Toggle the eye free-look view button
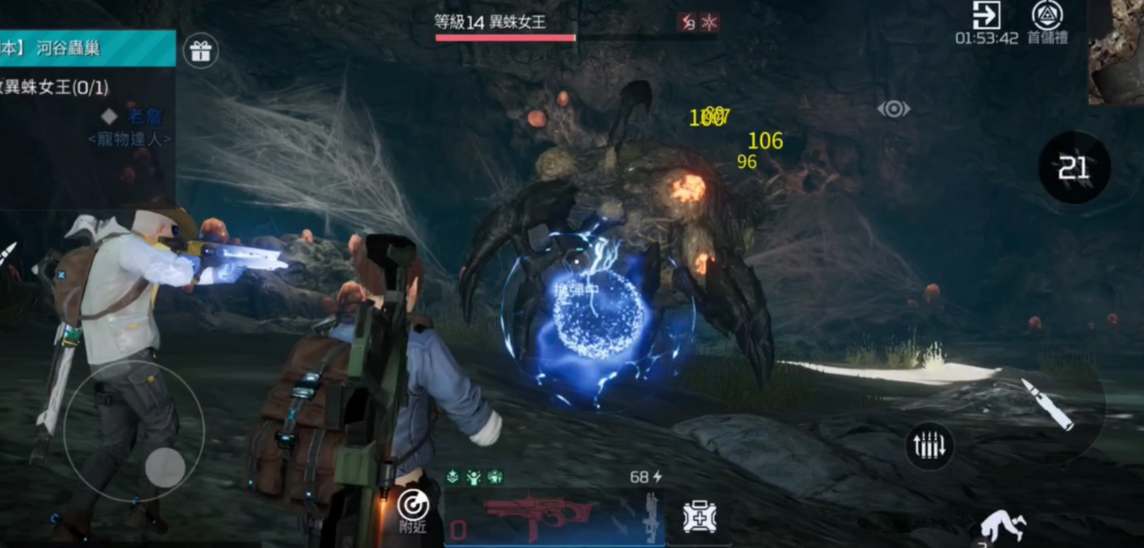The image size is (1144, 548). tap(893, 109)
